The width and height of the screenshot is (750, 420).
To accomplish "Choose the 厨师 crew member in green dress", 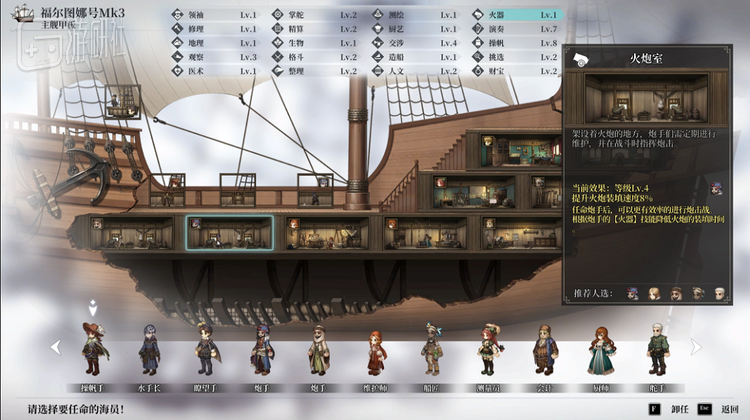I will [600, 350].
